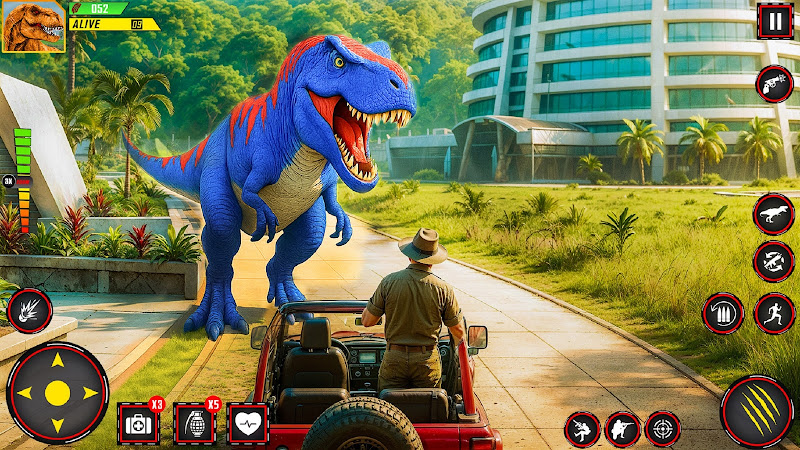
Task: Tap the T-rex portrait avatar
Action: tap(33, 27)
